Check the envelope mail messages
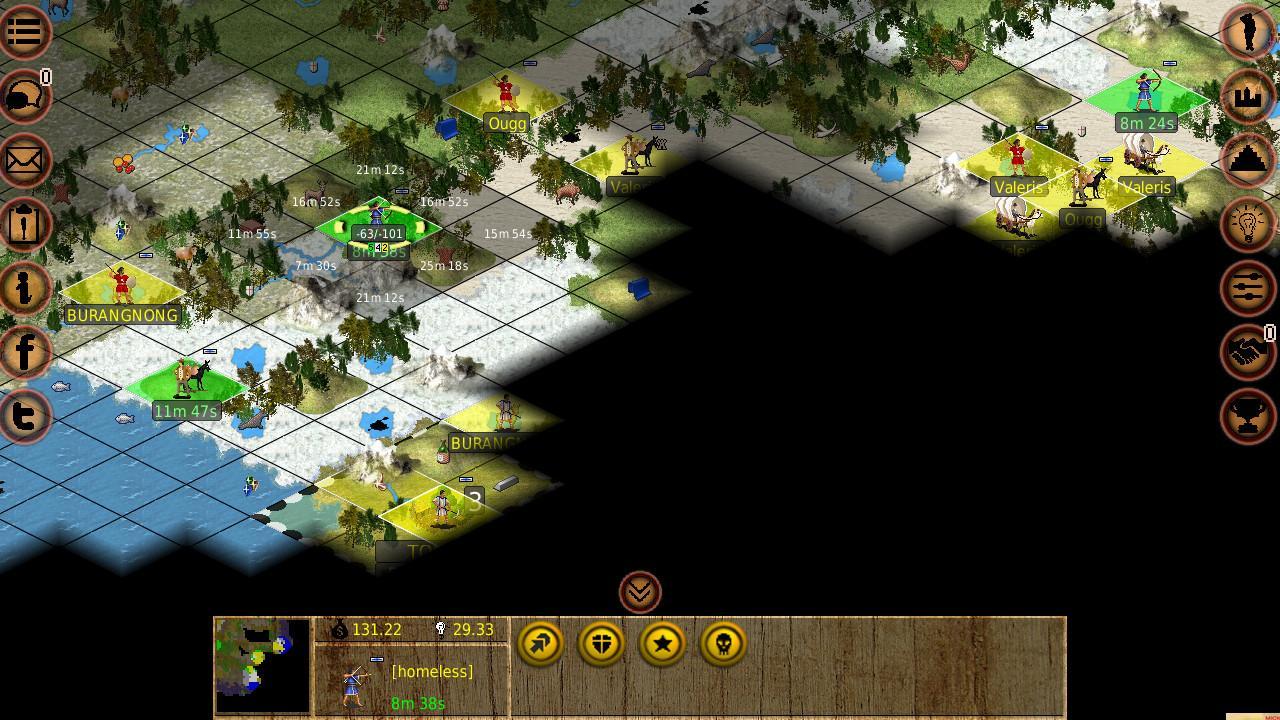 pos(24,160)
